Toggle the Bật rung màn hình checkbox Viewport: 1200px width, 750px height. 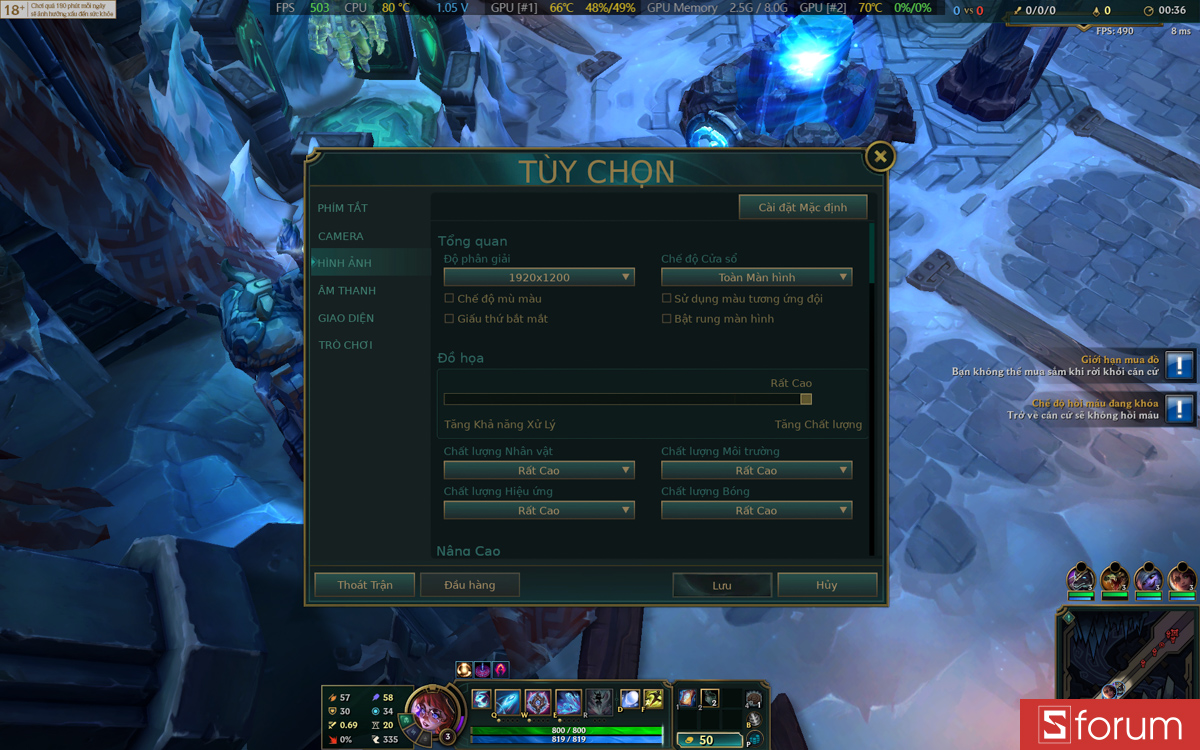click(x=667, y=319)
